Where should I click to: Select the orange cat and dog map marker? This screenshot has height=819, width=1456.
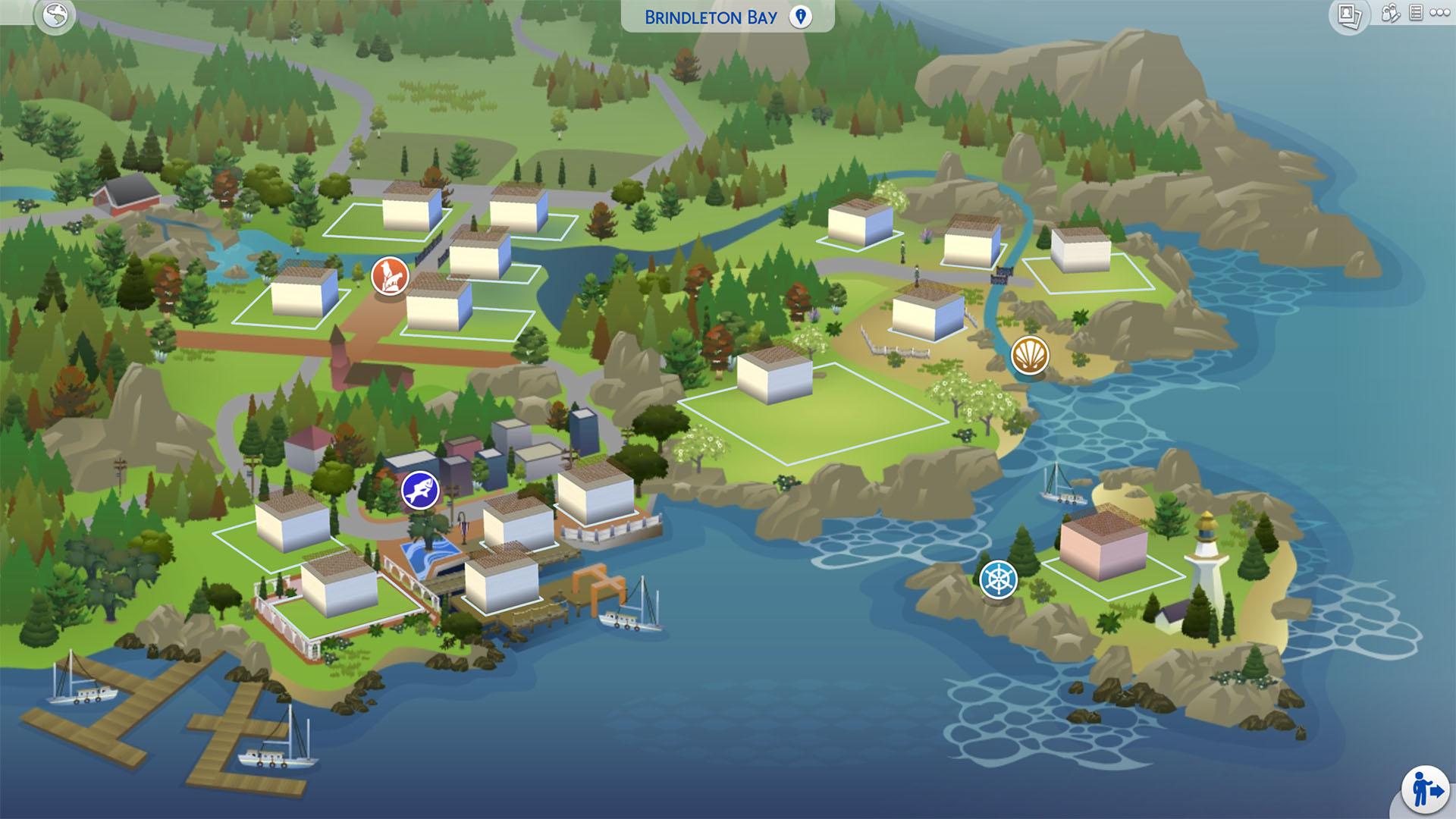(390, 276)
